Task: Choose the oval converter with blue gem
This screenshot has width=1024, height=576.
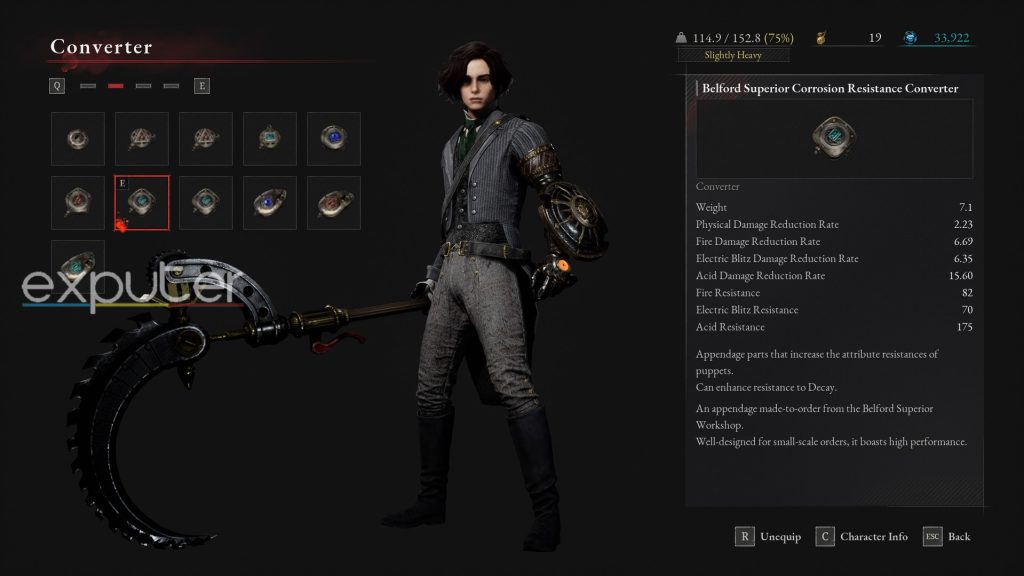Action: click(x=270, y=202)
